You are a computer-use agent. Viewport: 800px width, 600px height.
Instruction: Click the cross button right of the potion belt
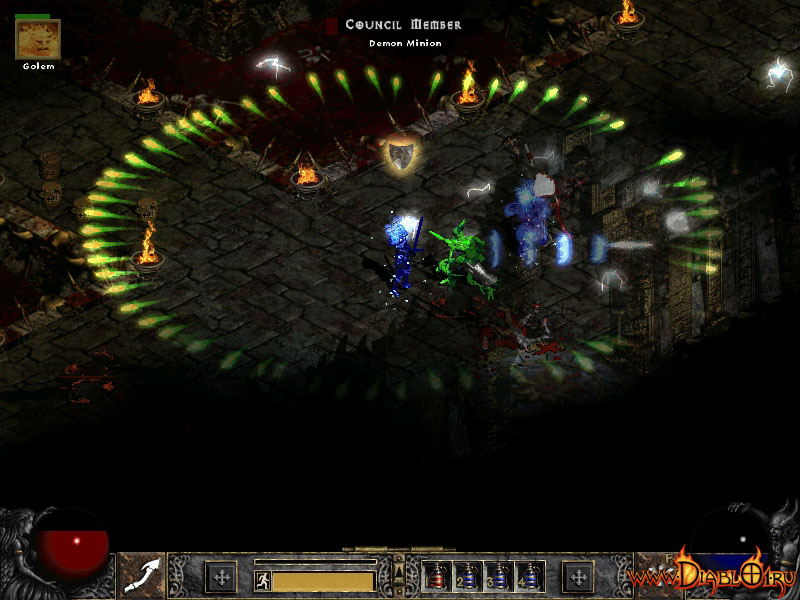point(577,577)
